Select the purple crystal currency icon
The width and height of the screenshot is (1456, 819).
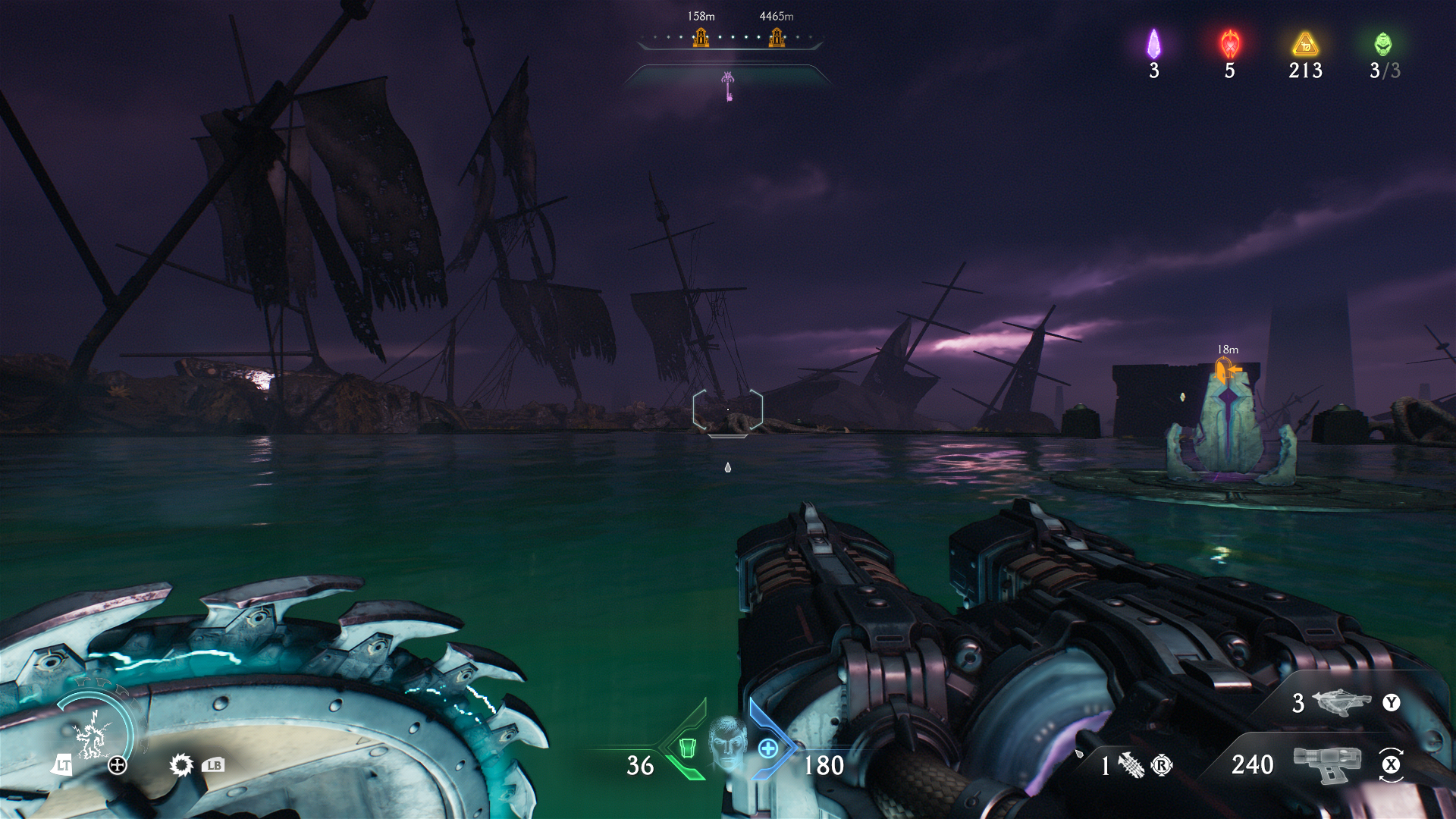point(1153,44)
